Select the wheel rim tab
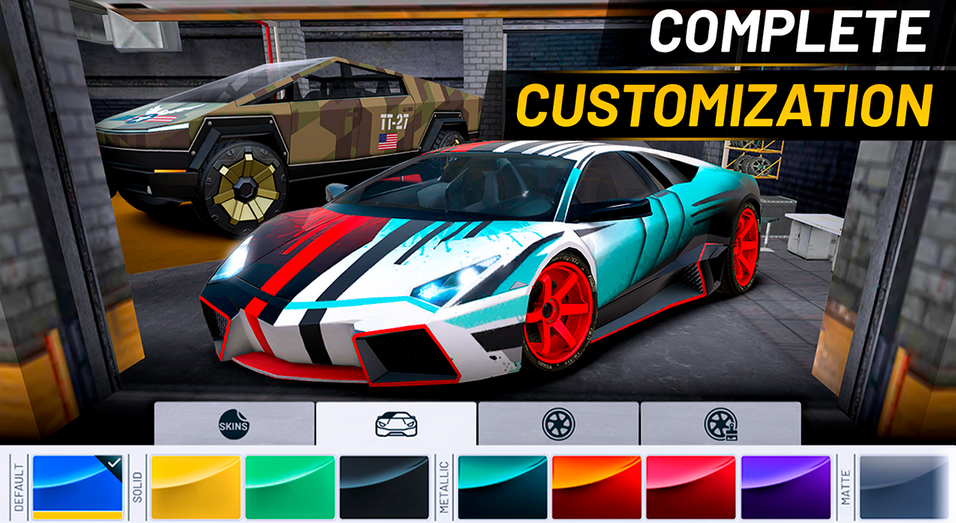Image resolution: width=956 pixels, height=523 pixels. [558, 423]
